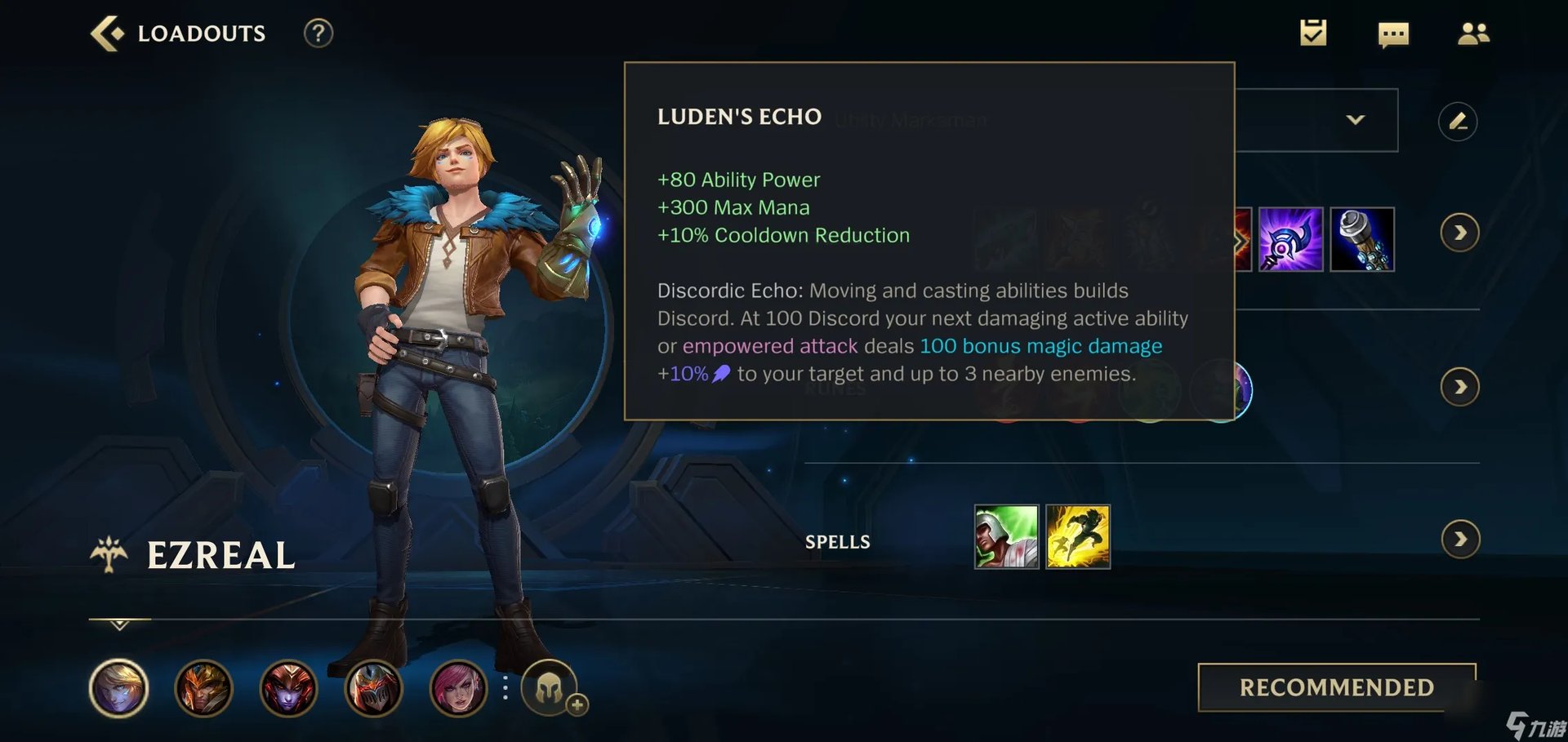Select the edit loadout pencil icon
This screenshot has width=1568, height=742.
1459,120
